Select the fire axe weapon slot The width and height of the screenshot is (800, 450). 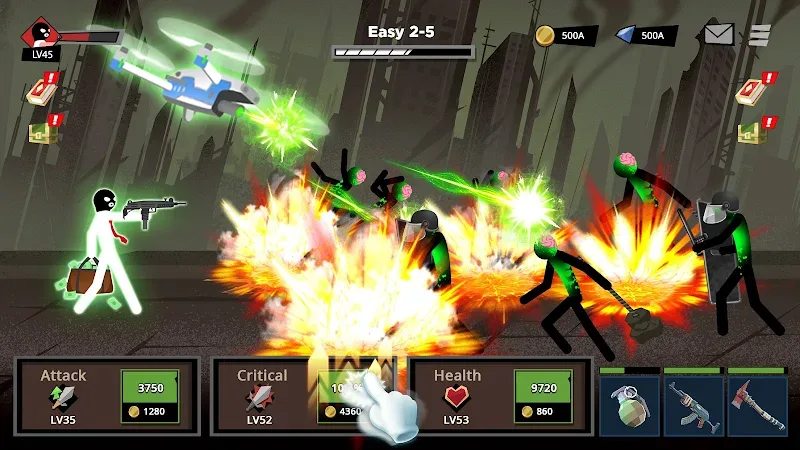(x=757, y=404)
